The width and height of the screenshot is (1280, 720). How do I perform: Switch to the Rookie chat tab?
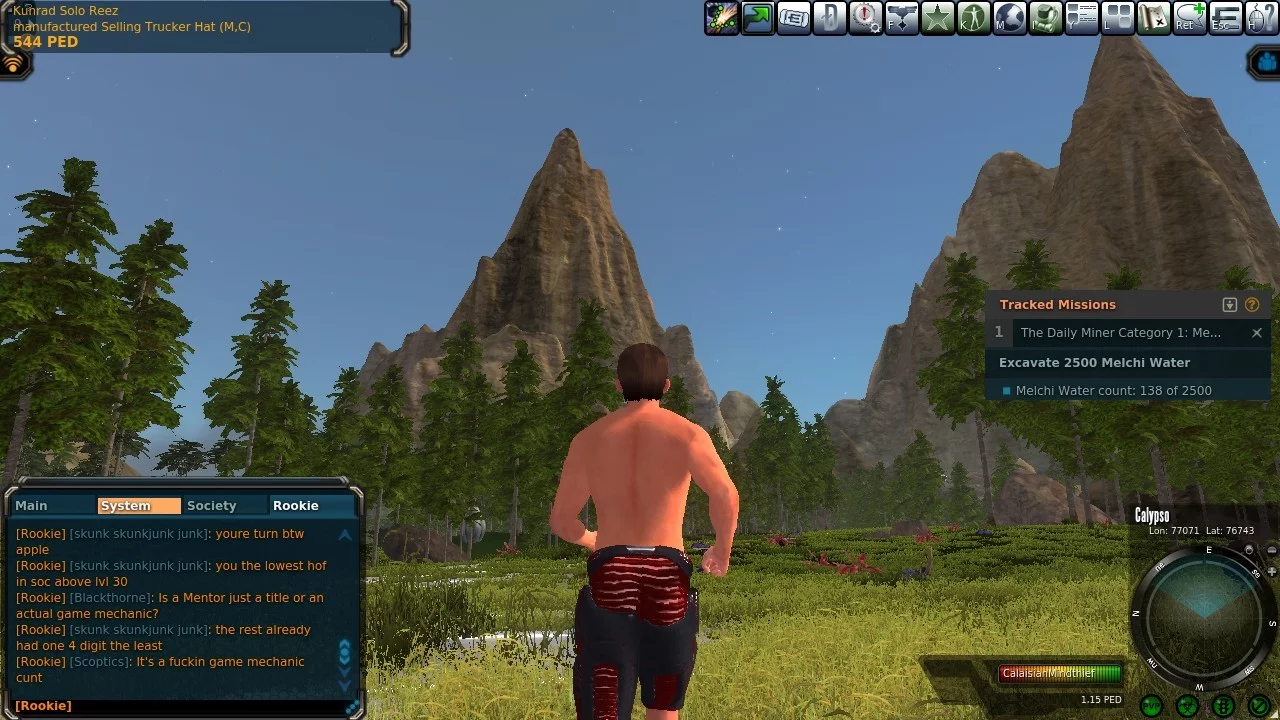point(296,506)
